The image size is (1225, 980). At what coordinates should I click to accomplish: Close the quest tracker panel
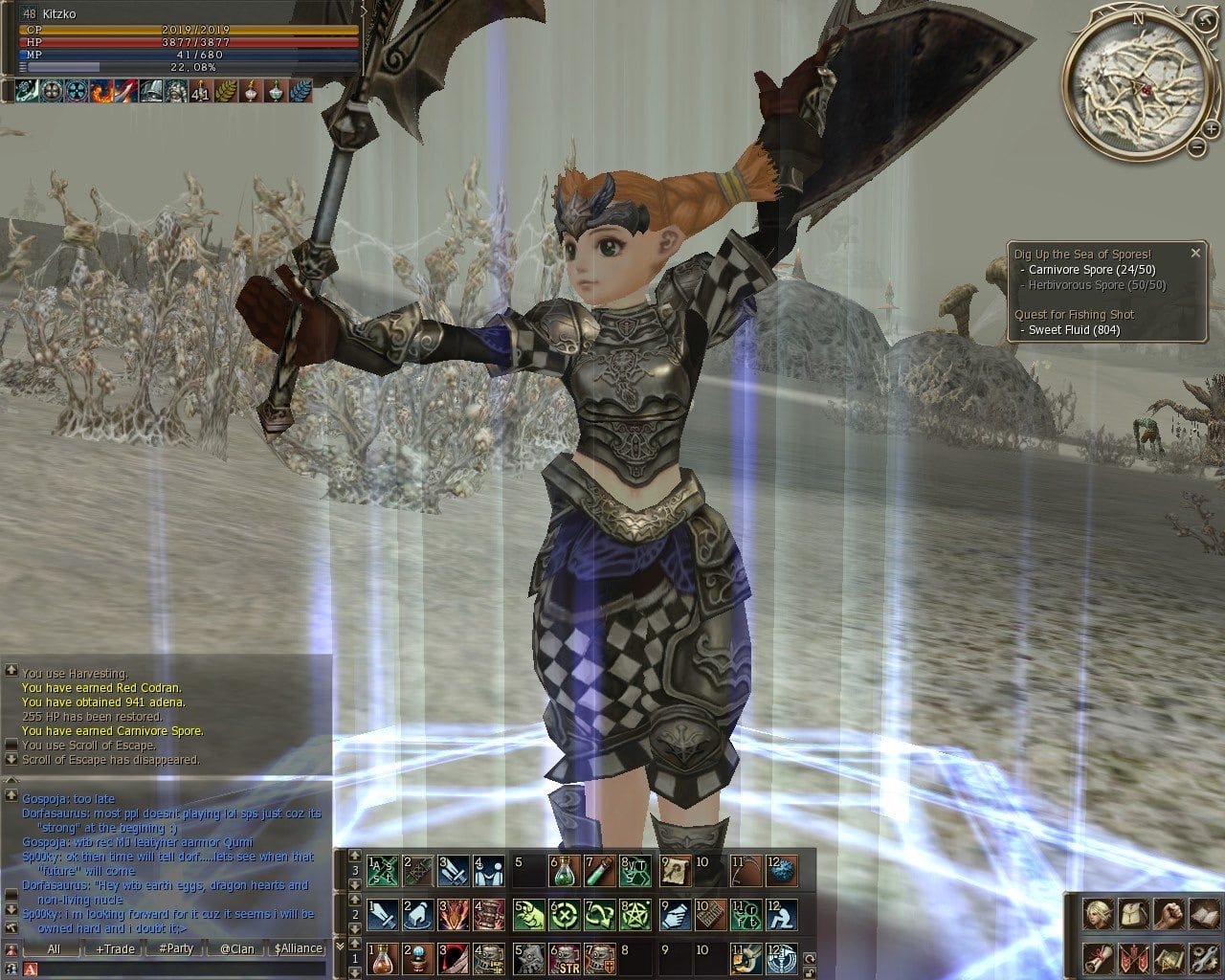(x=1195, y=254)
